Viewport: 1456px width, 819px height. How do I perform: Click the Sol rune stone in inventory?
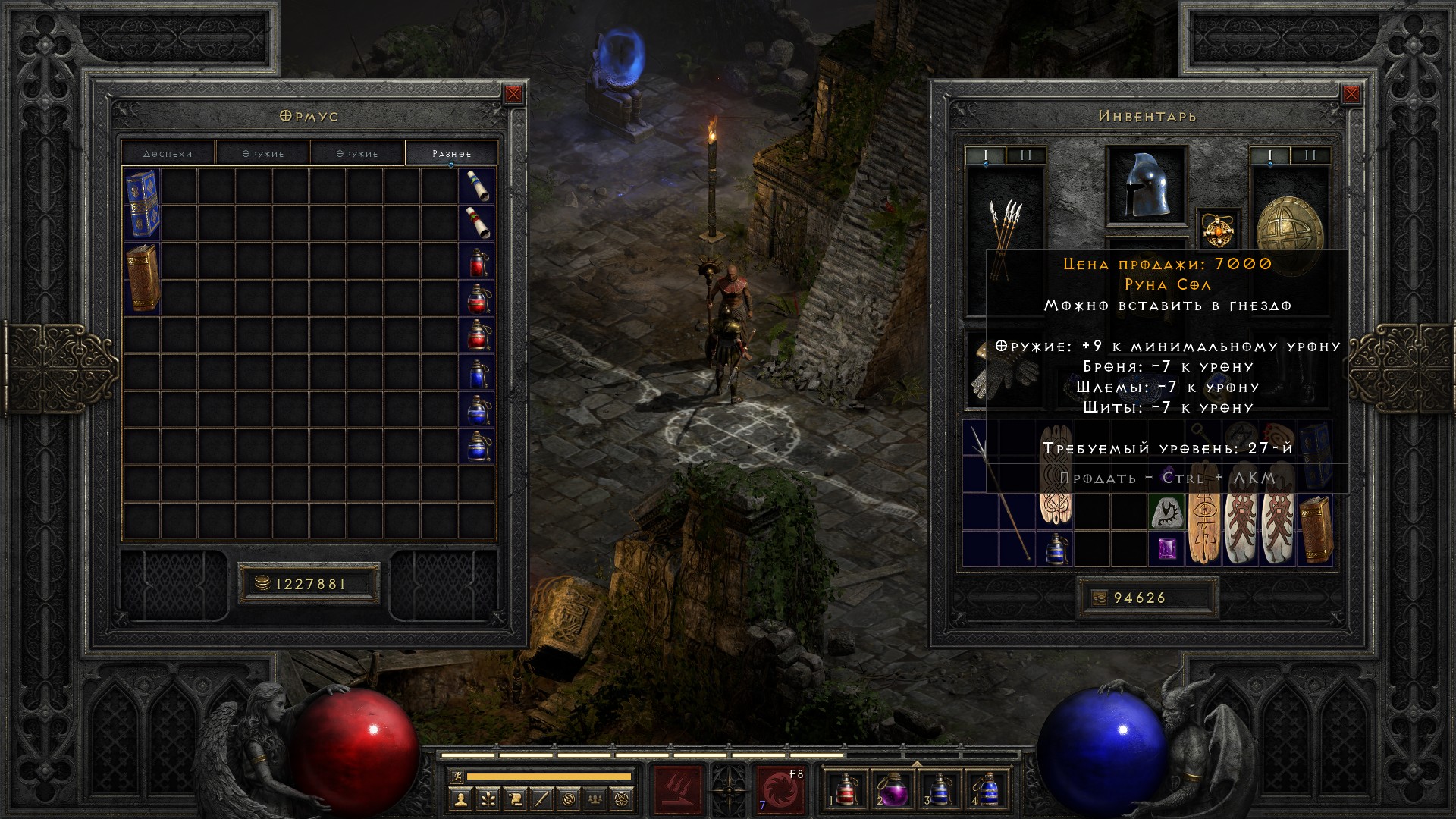(x=1166, y=512)
